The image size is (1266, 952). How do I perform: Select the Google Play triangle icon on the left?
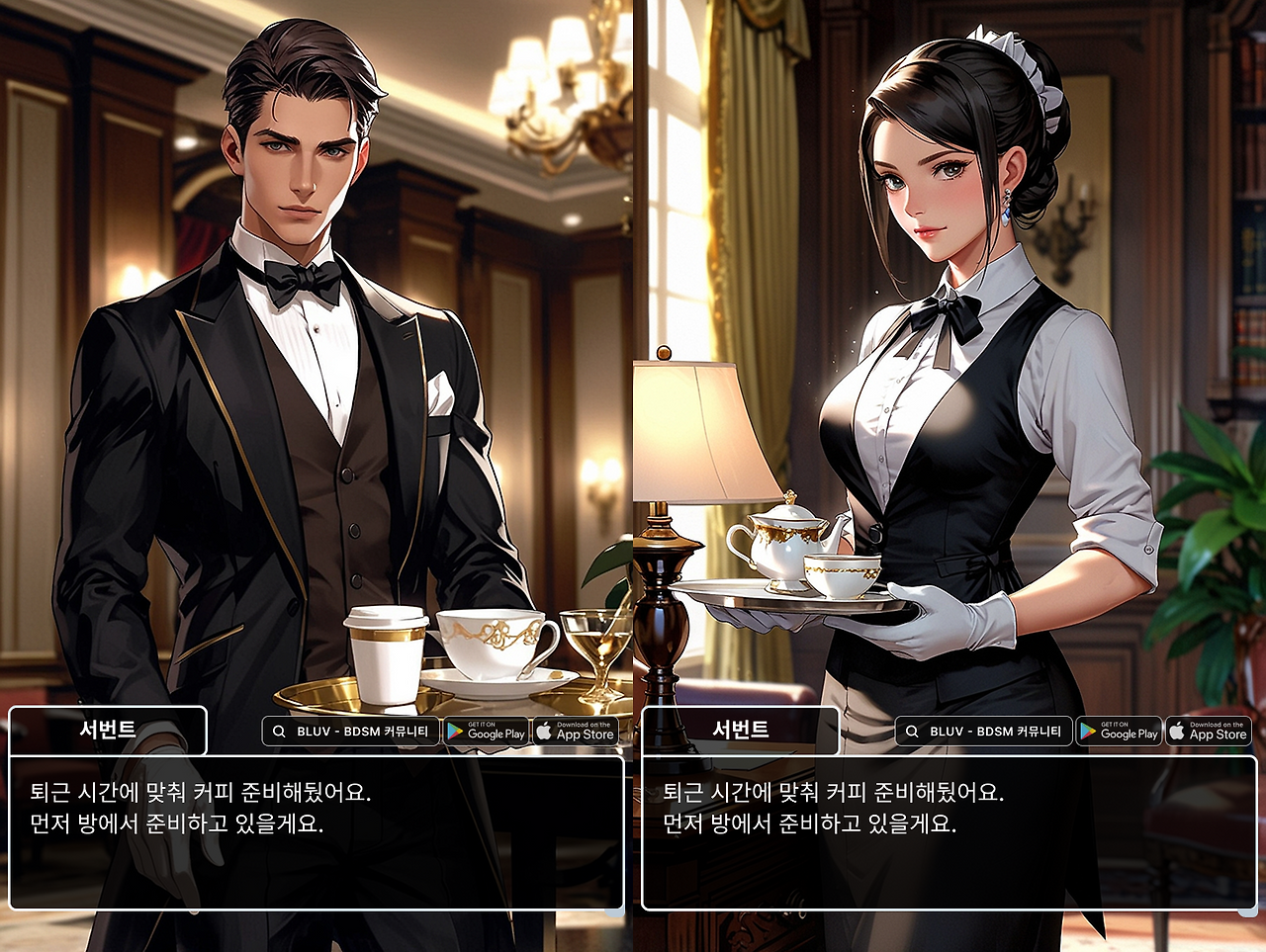click(452, 733)
